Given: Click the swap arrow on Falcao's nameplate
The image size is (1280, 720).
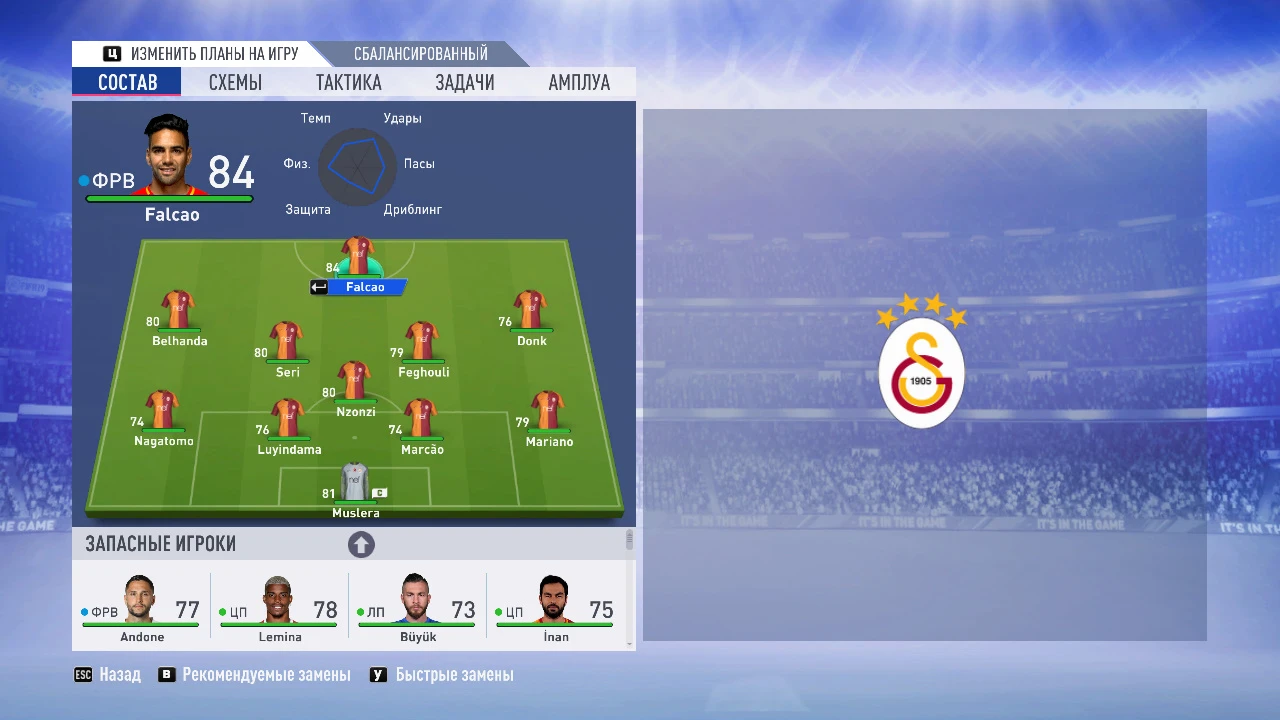Looking at the screenshot, I should click(319, 286).
